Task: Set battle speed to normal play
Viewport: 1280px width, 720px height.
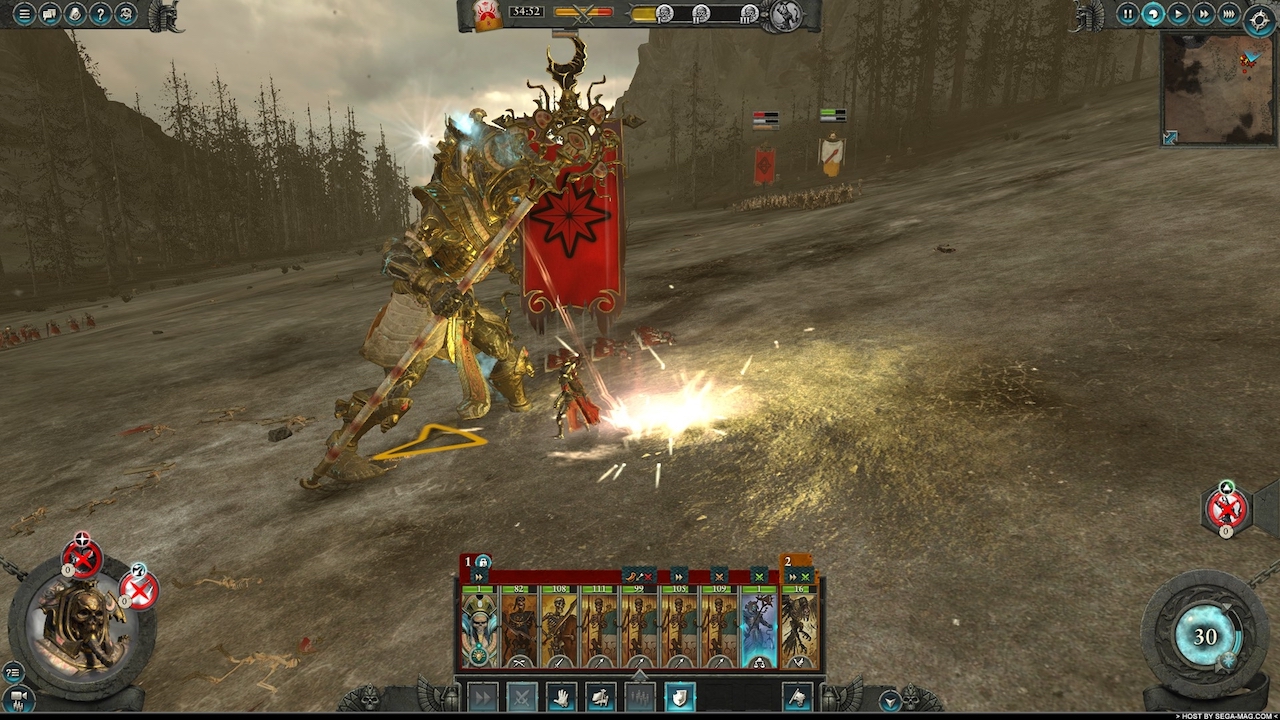Action: click(1179, 14)
